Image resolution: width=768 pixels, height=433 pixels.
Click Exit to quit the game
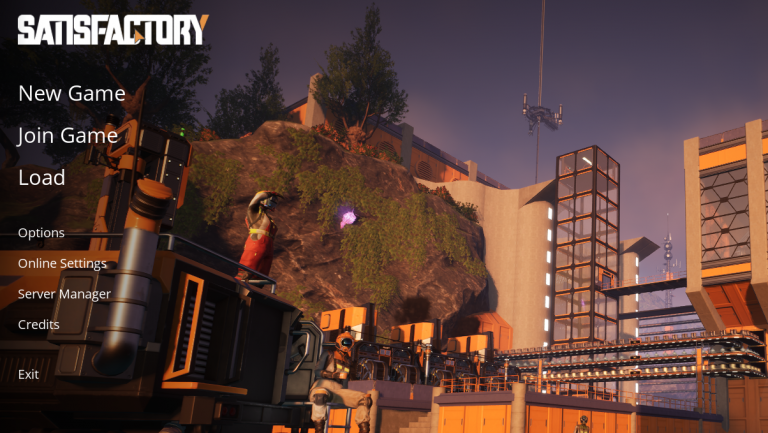pos(28,374)
